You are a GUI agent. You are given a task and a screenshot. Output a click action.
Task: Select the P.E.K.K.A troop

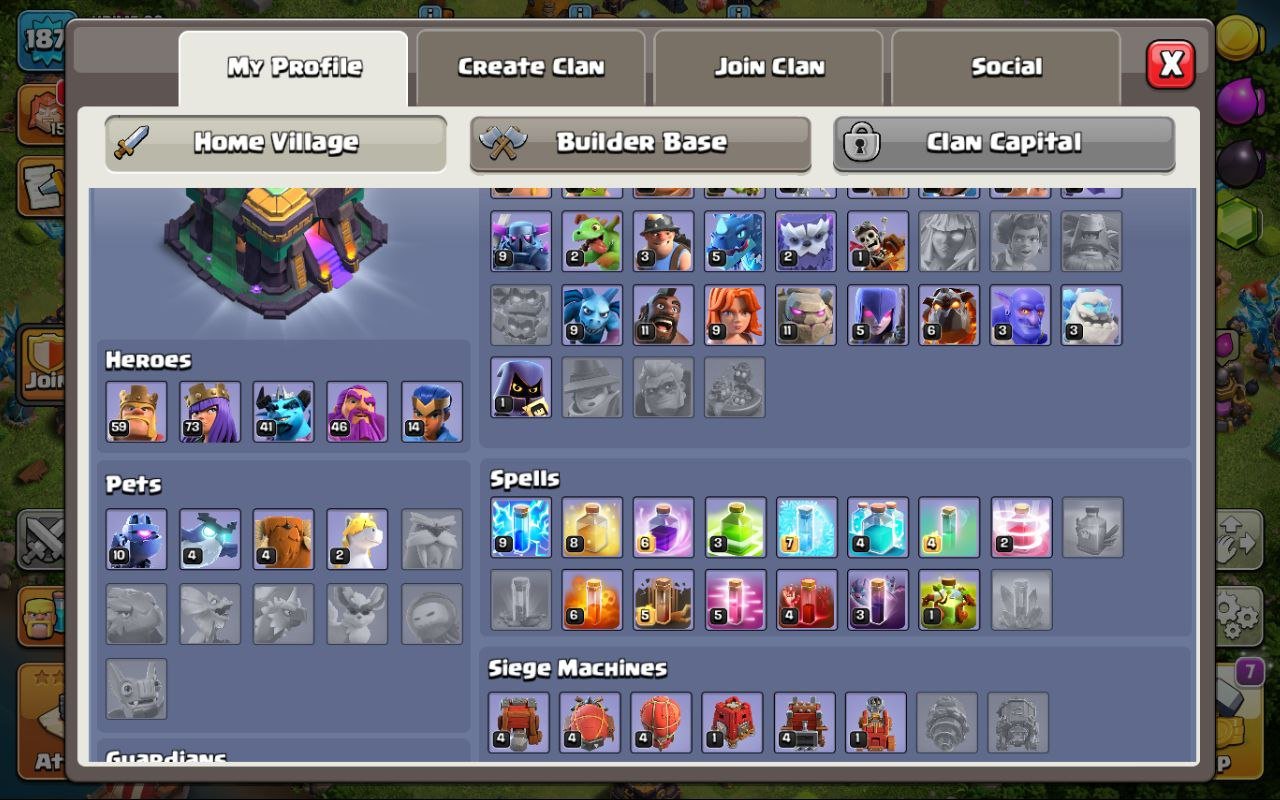521,240
